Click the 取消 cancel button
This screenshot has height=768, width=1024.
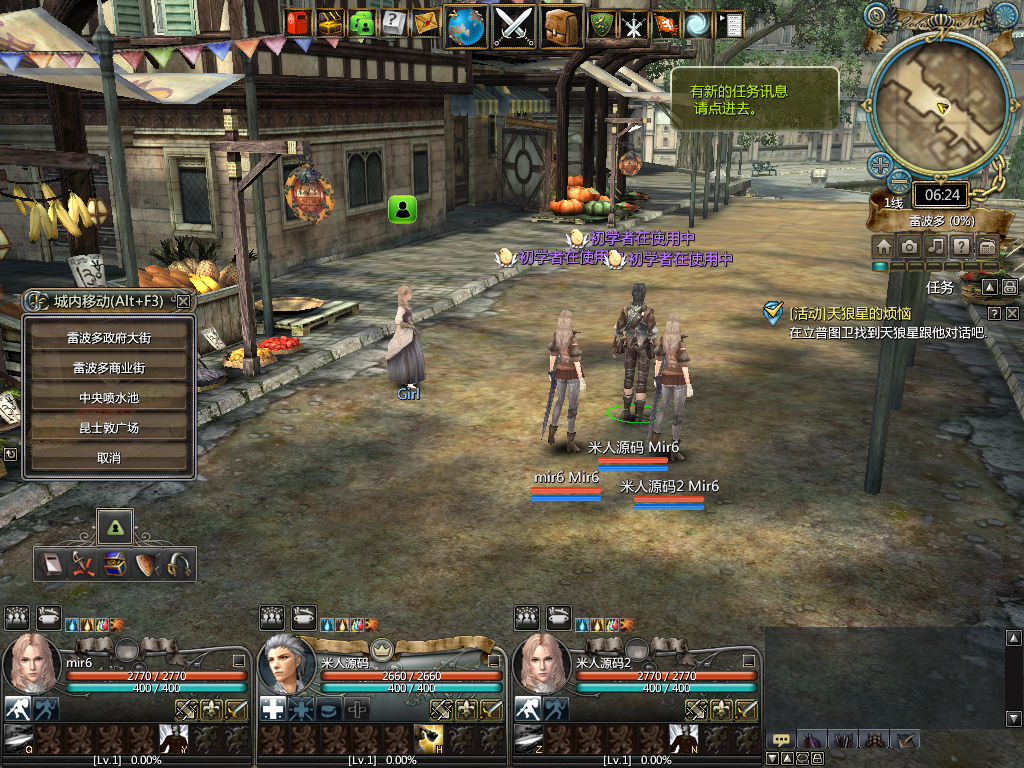[x=109, y=458]
